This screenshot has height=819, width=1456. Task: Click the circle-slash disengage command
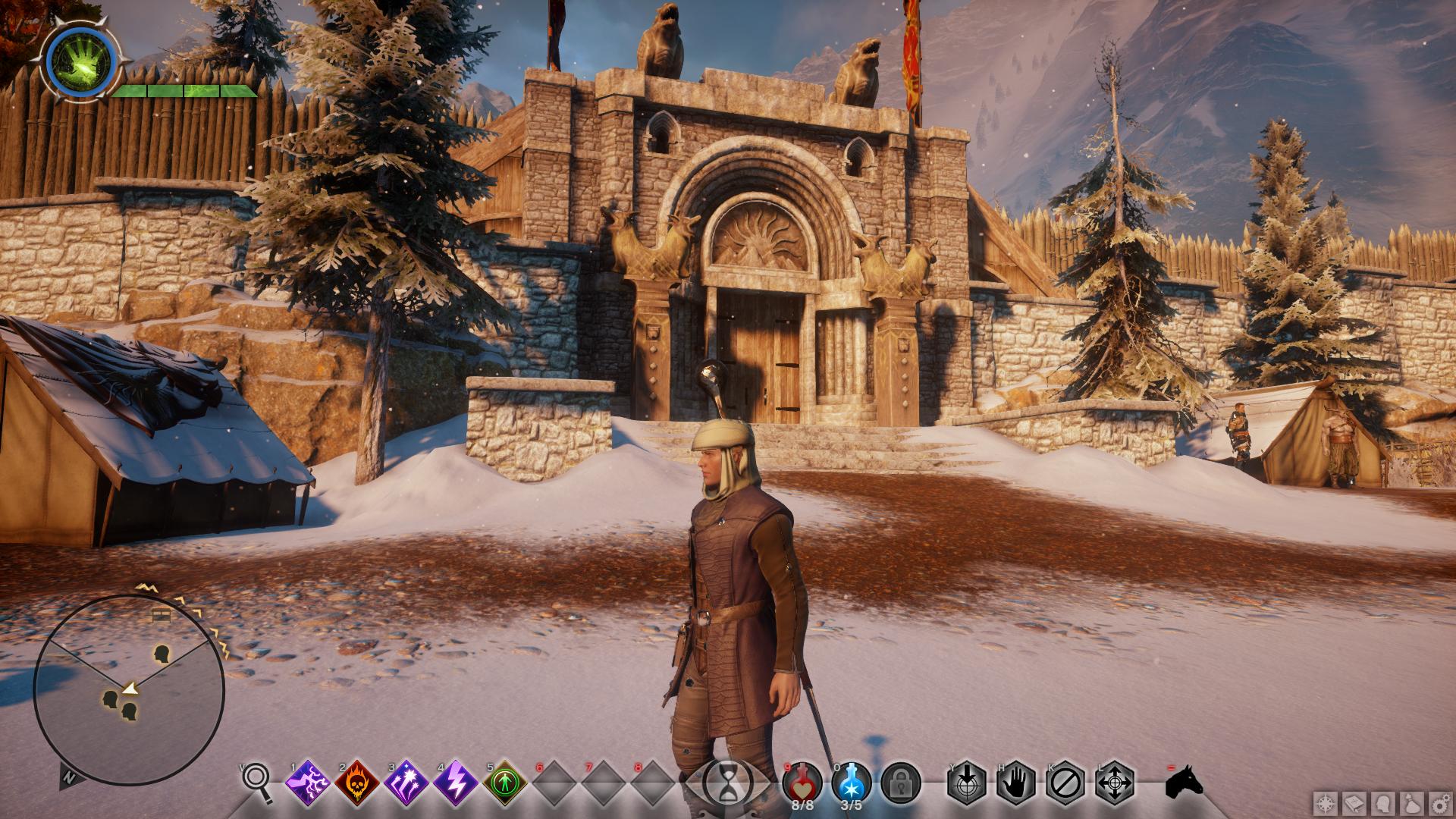(x=1065, y=782)
